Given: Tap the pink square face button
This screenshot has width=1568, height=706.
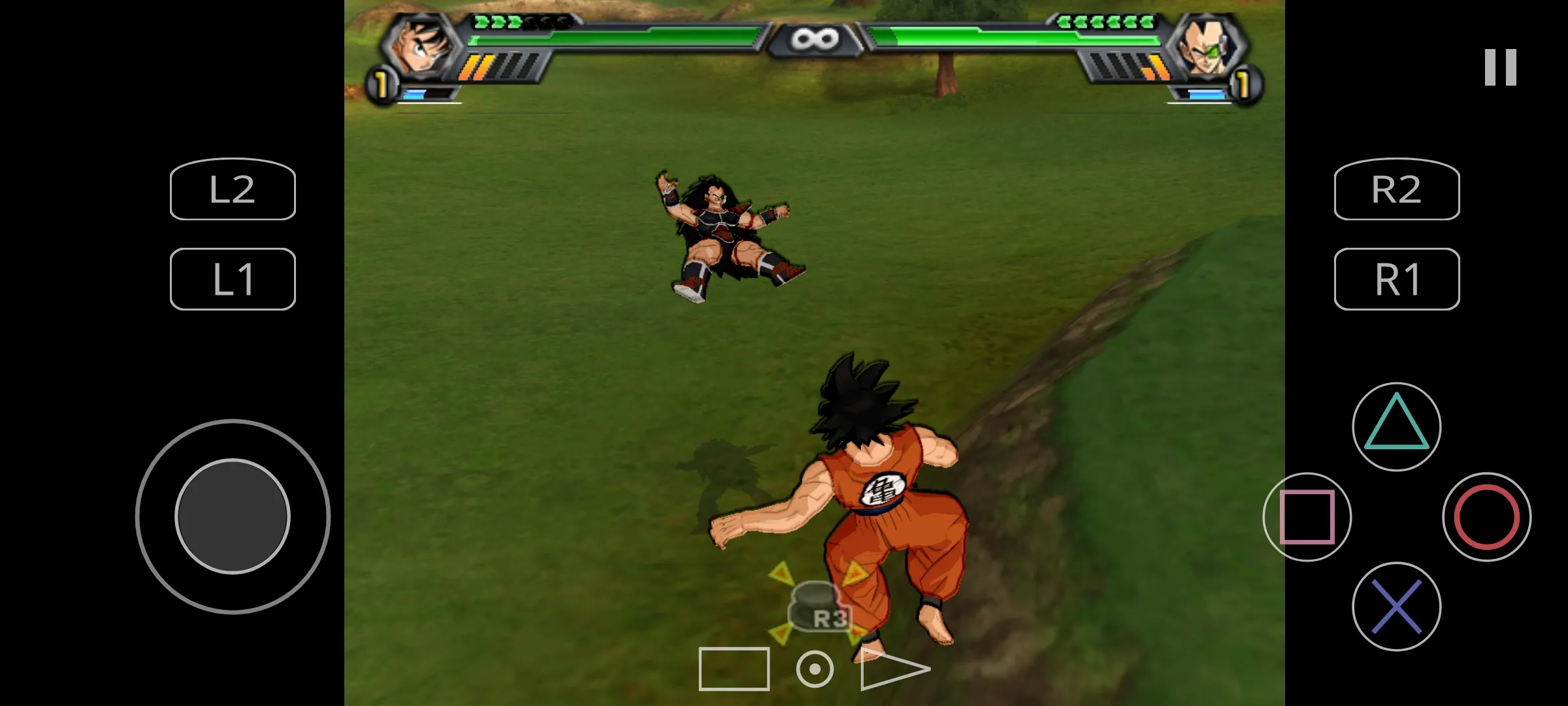Looking at the screenshot, I should pyautogui.click(x=1307, y=516).
